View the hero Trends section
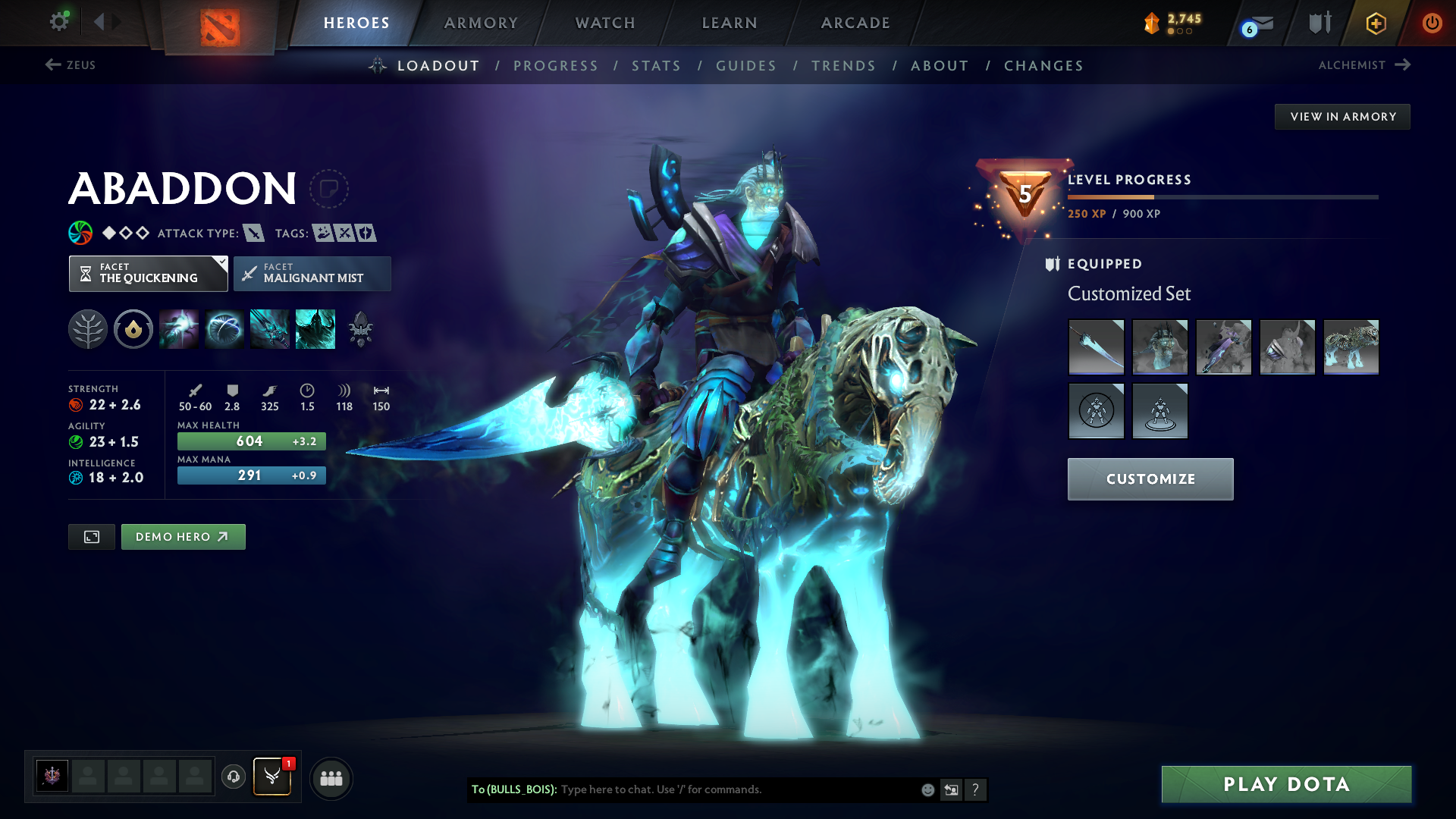Viewport: 1456px width, 819px height. tap(843, 66)
